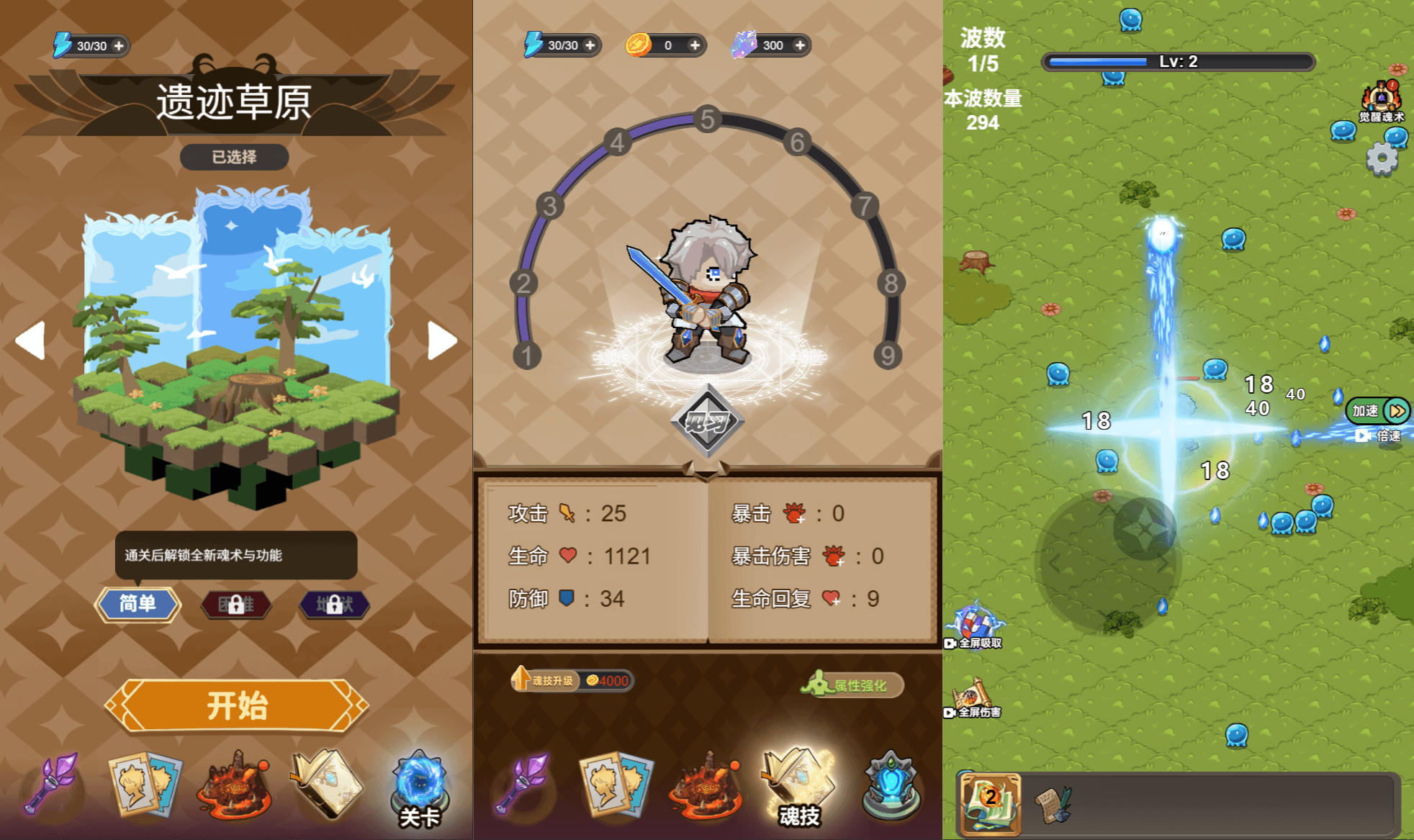Trigger the 全屏伤害 scroll ability icon
This screenshot has width=1414, height=840.
pyautogui.click(x=971, y=697)
